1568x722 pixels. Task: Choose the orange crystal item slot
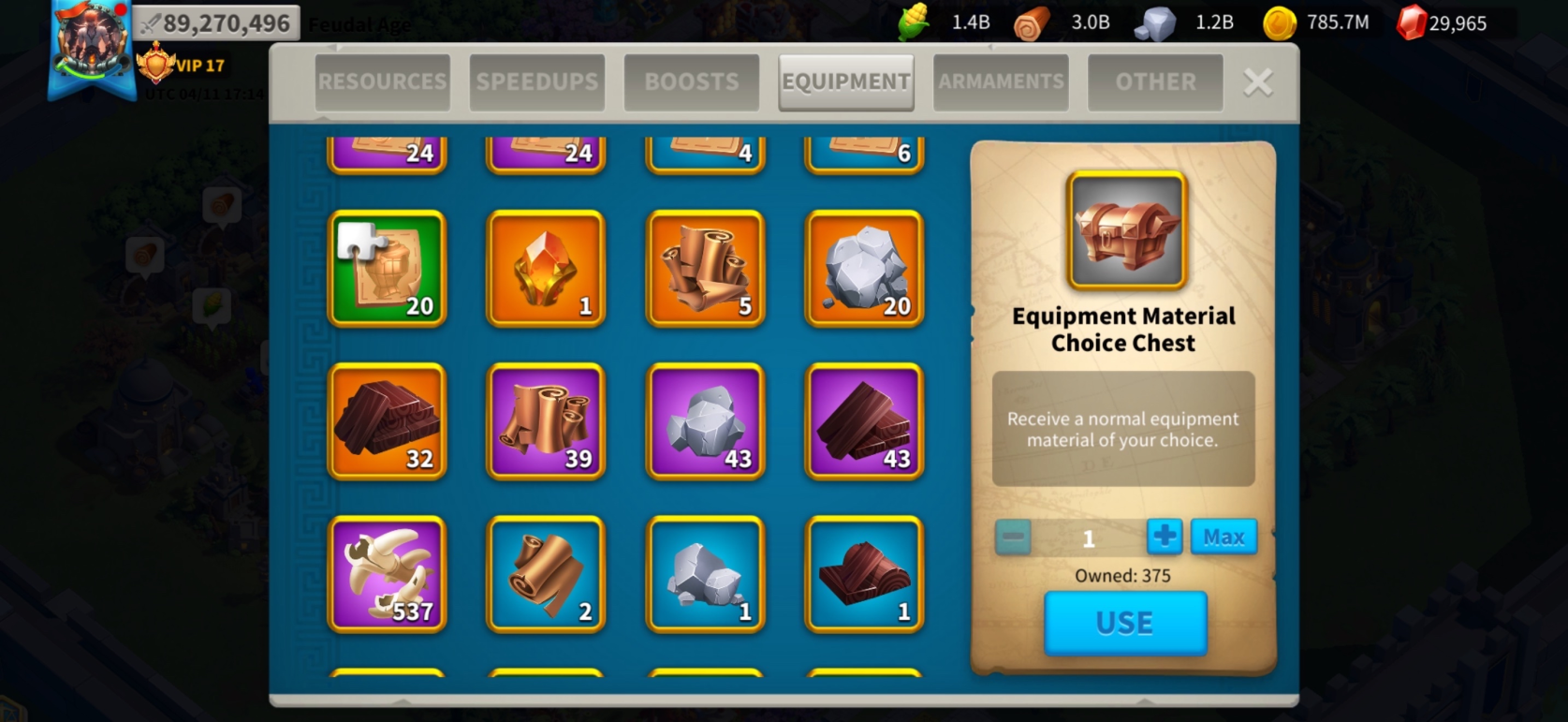(x=546, y=269)
